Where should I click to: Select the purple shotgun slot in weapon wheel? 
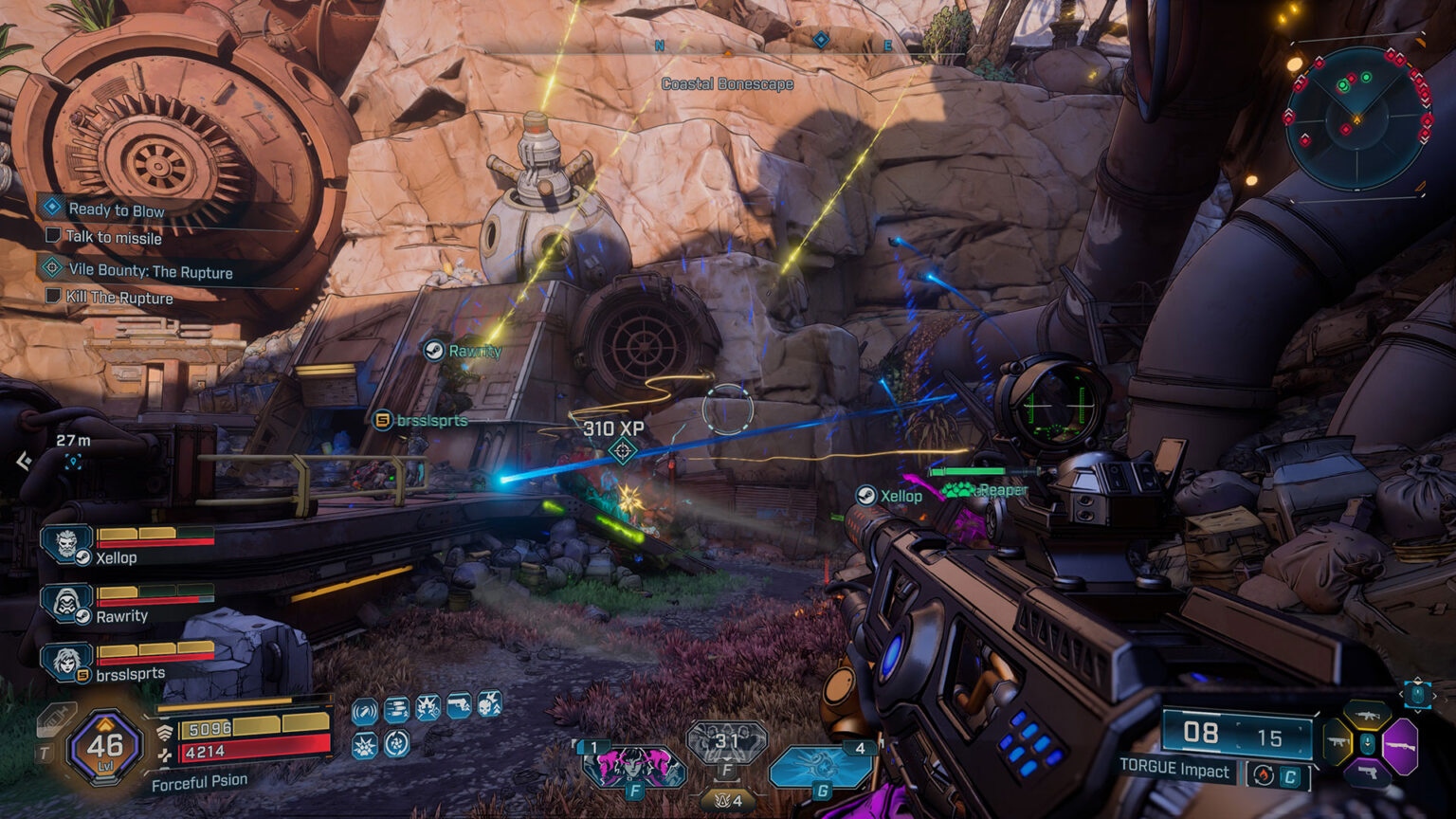pyautogui.click(x=1400, y=746)
